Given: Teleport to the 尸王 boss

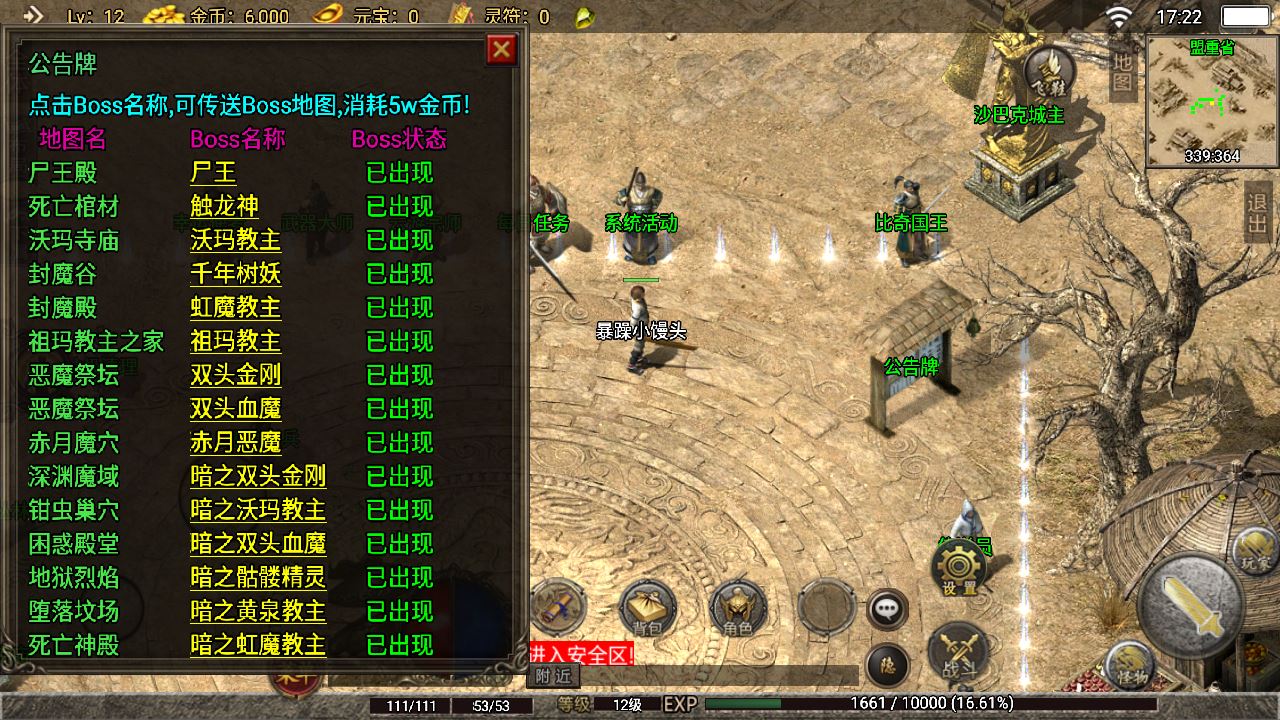Looking at the screenshot, I should point(213,173).
